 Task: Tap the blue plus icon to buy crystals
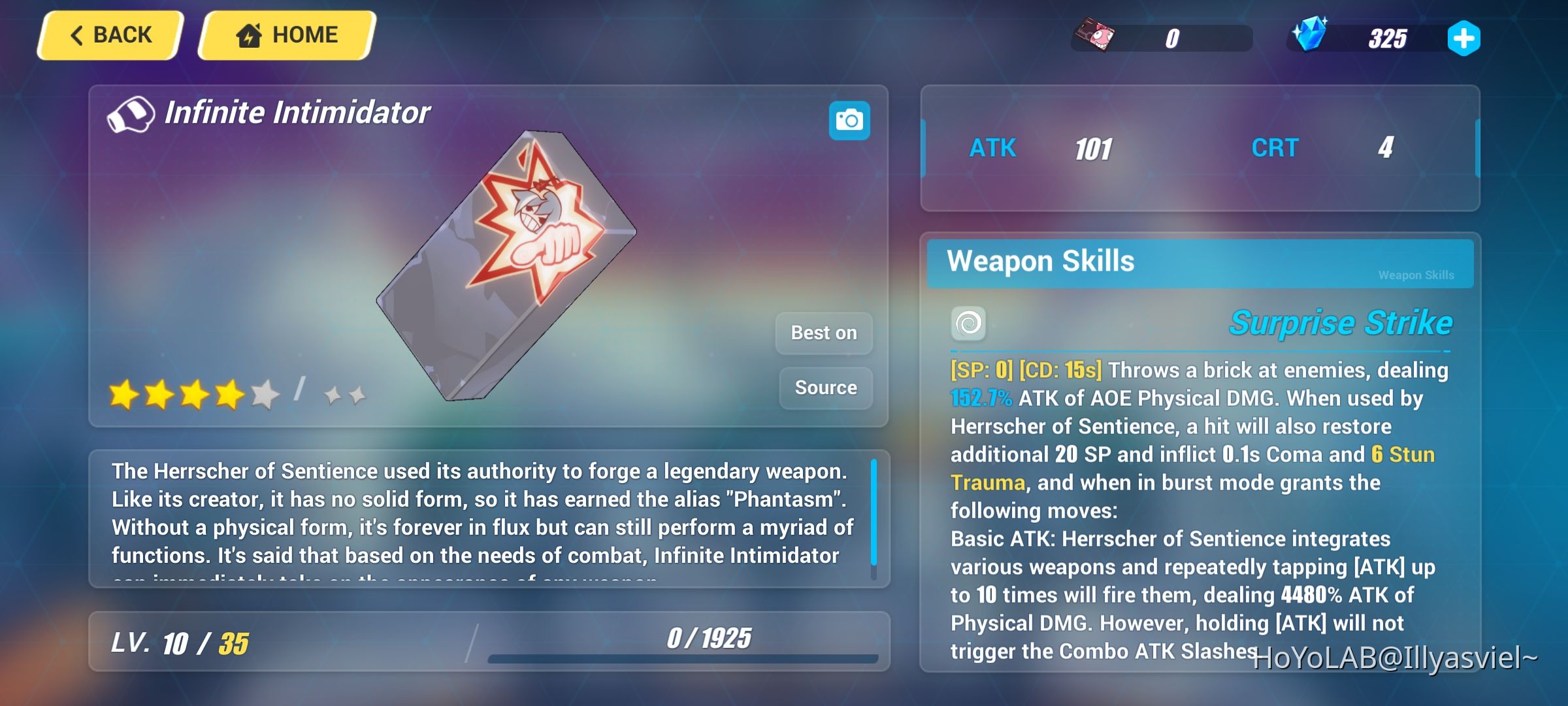coord(1465,39)
